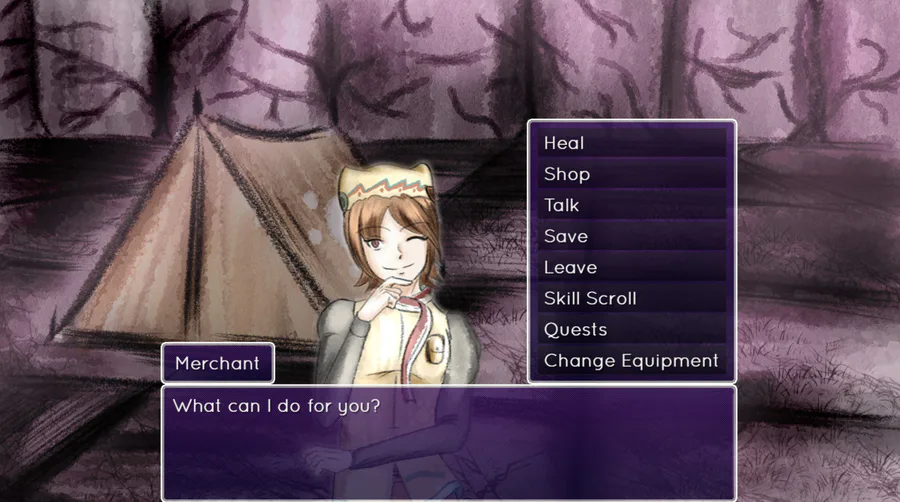View the Quests list
The image size is (900, 502).
tap(631, 329)
